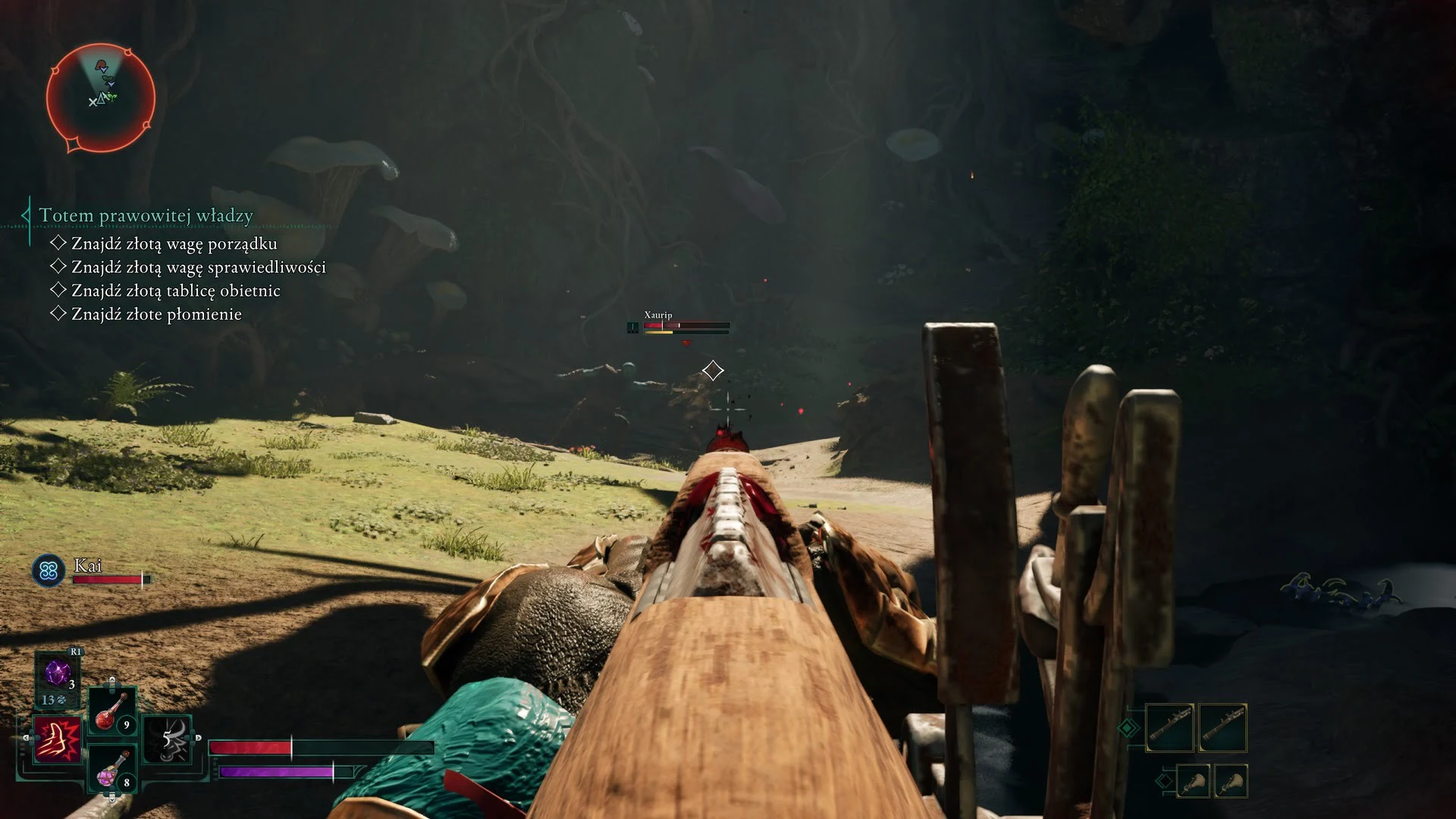
Task: Click Kai's companion portrait icon
Action: (49, 570)
